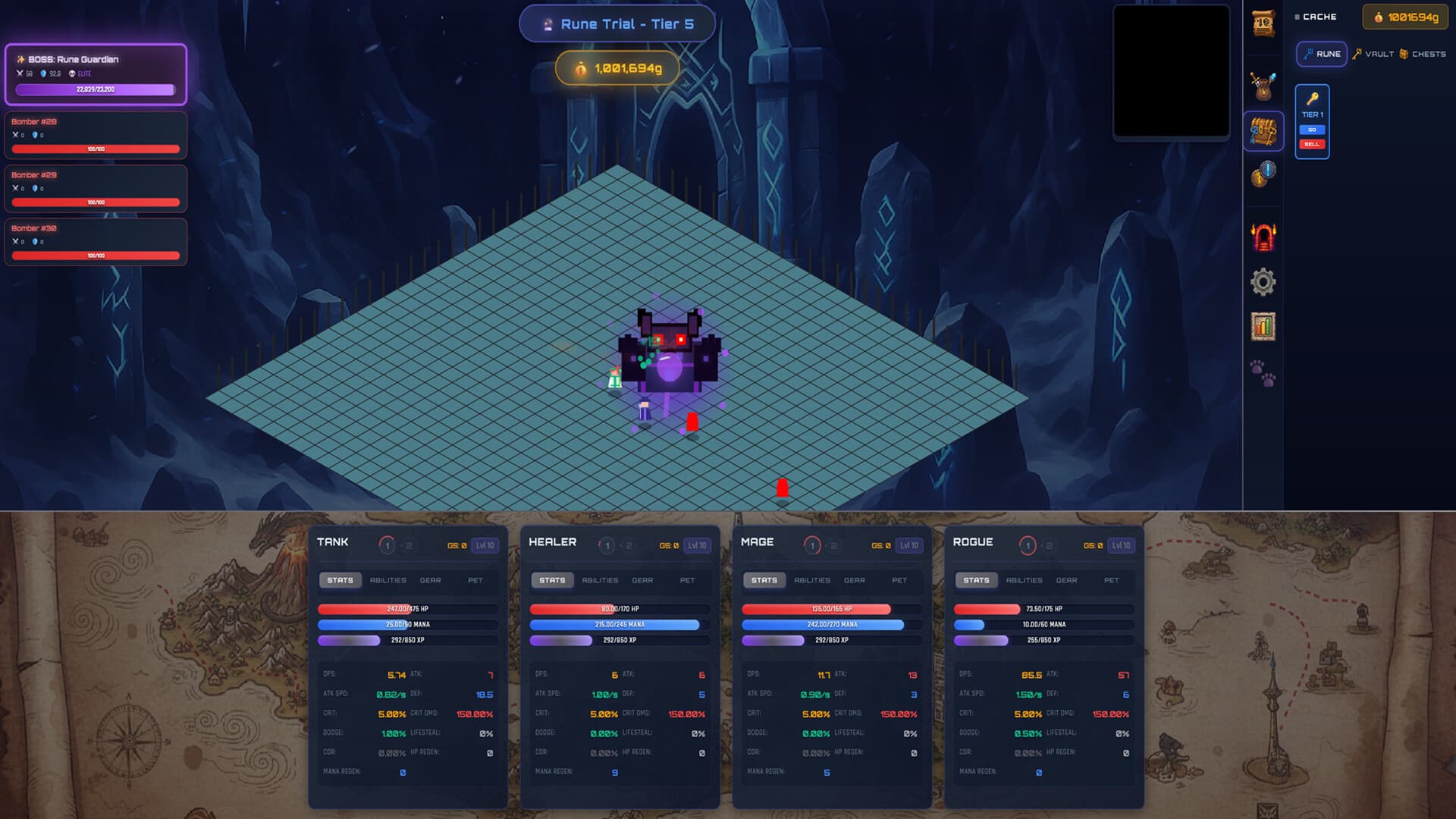Switch to the VAULT tab
The width and height of the screenshot is (1456, 819).
point(1373,54)
